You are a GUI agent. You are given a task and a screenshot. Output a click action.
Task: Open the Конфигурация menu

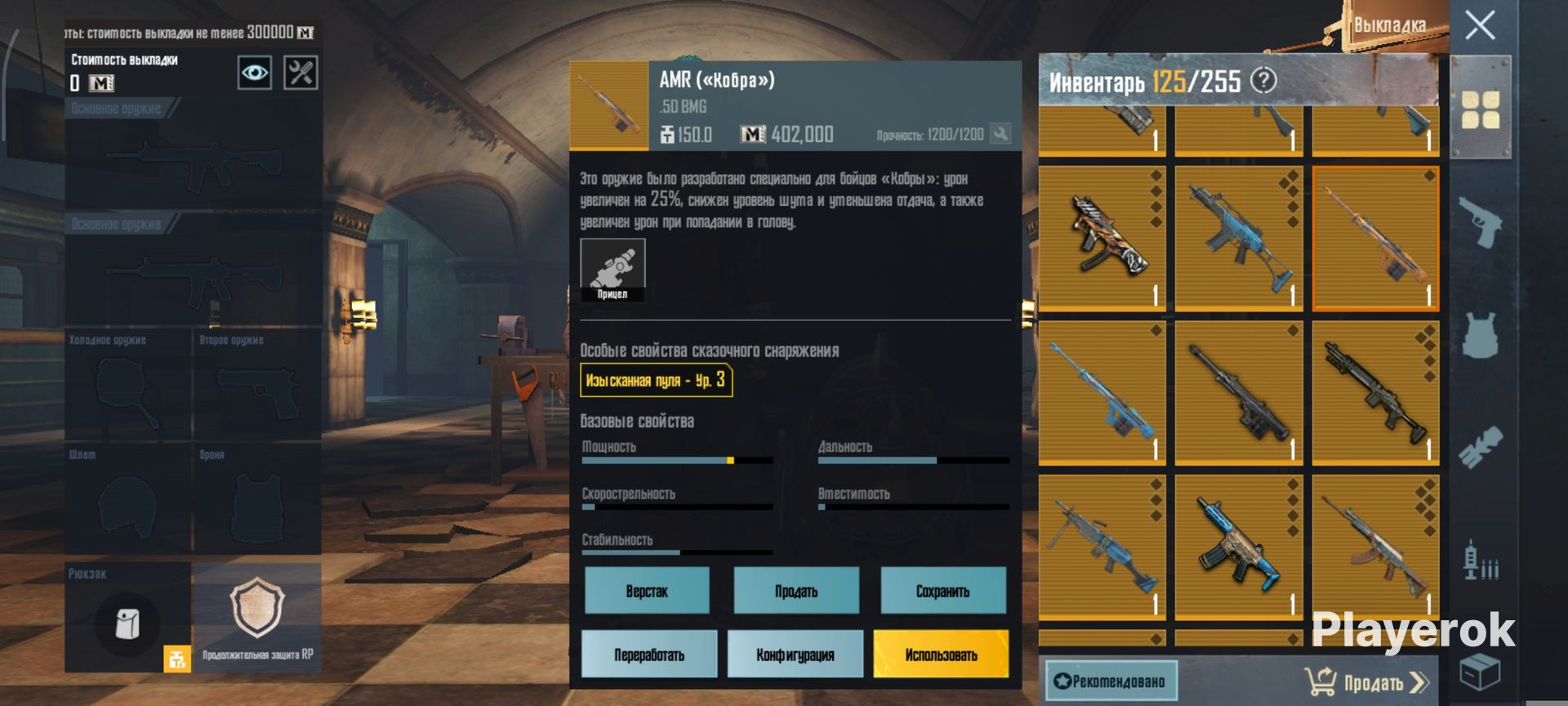tap(795, 655)
